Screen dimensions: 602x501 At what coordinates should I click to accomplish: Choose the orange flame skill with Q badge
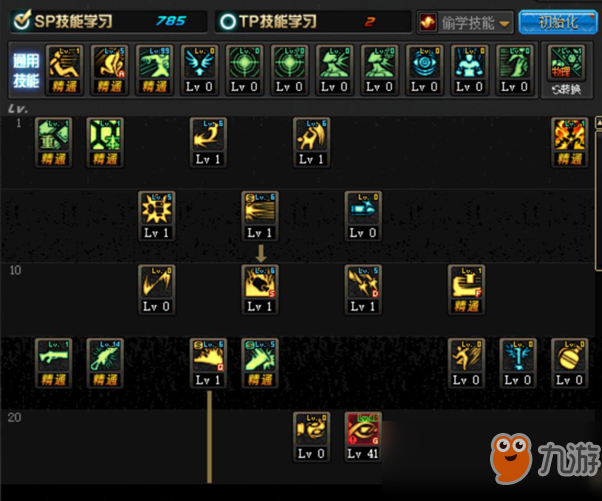click(209, 361)
